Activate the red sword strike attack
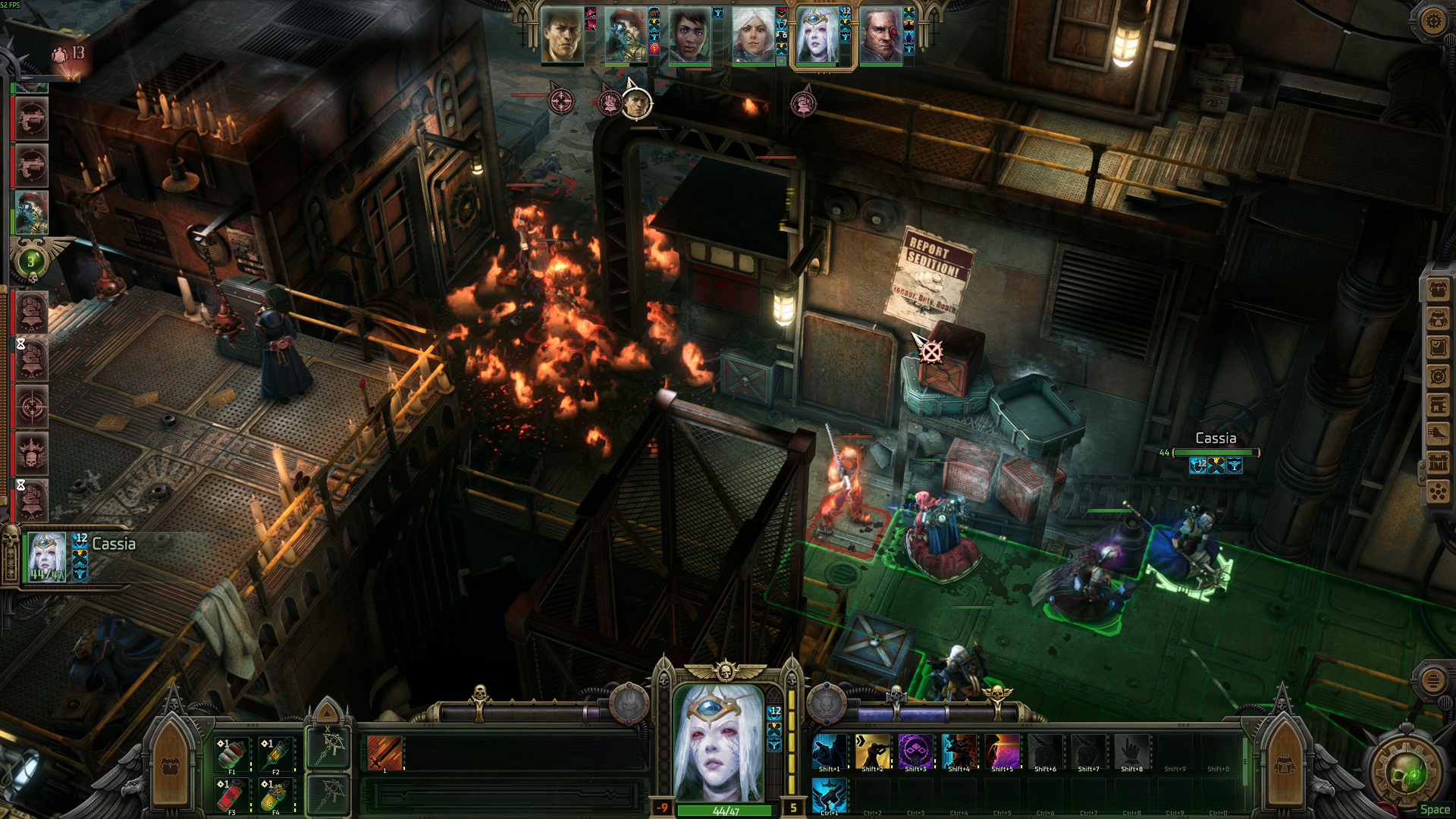 point(384,753)
